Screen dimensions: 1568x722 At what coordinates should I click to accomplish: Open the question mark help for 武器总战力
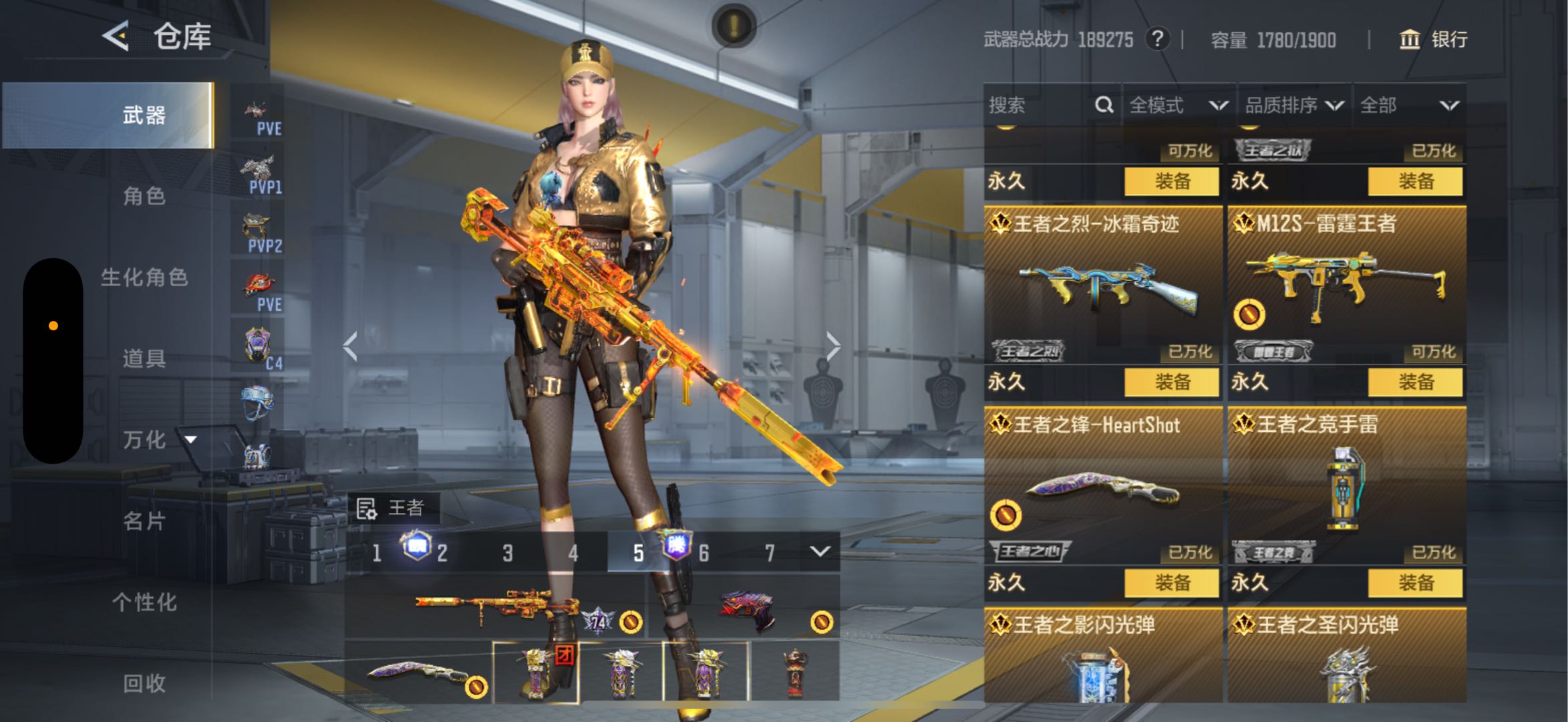pos(1157,39)
